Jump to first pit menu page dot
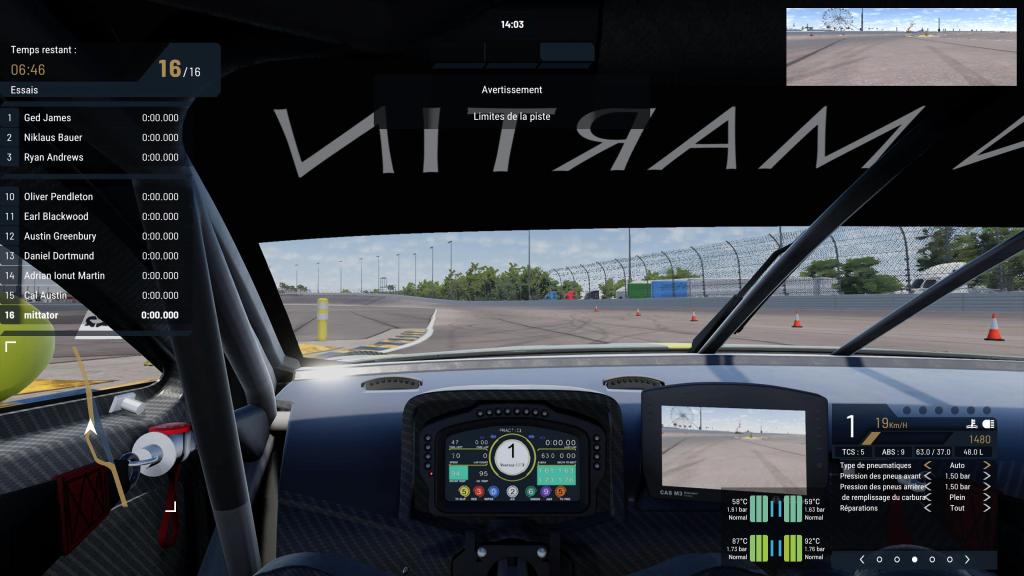The width and height of the screenshot is (1024, 576). point(879,559)
